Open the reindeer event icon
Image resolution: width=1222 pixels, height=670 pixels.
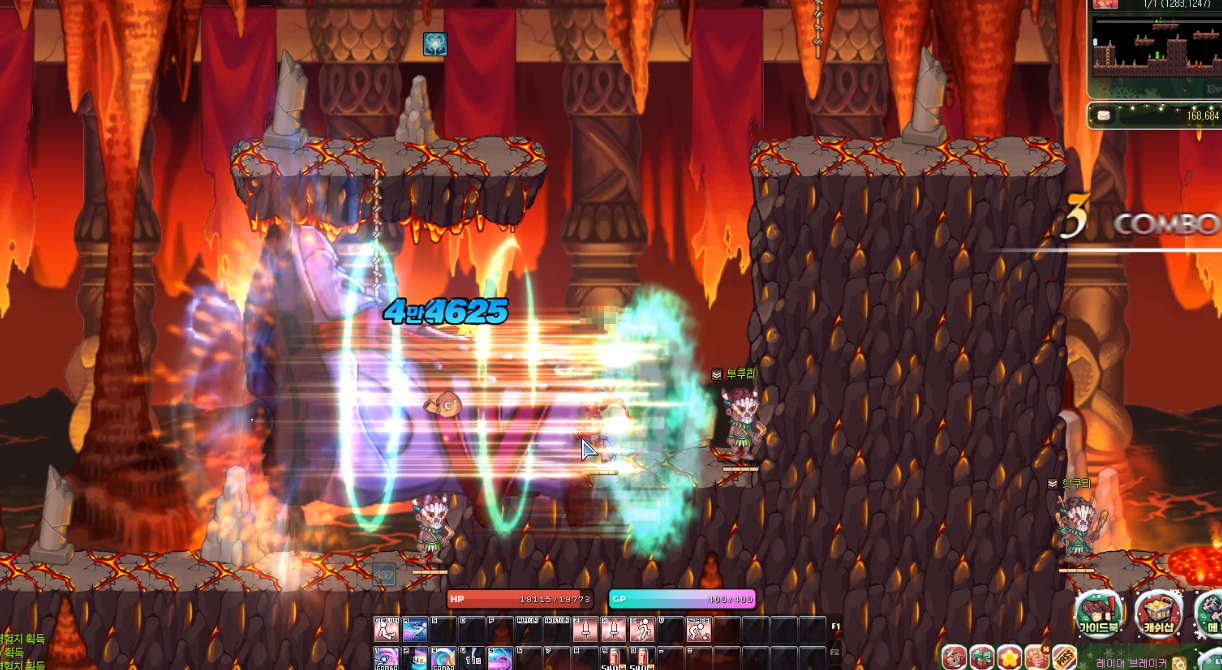point(954,658)
